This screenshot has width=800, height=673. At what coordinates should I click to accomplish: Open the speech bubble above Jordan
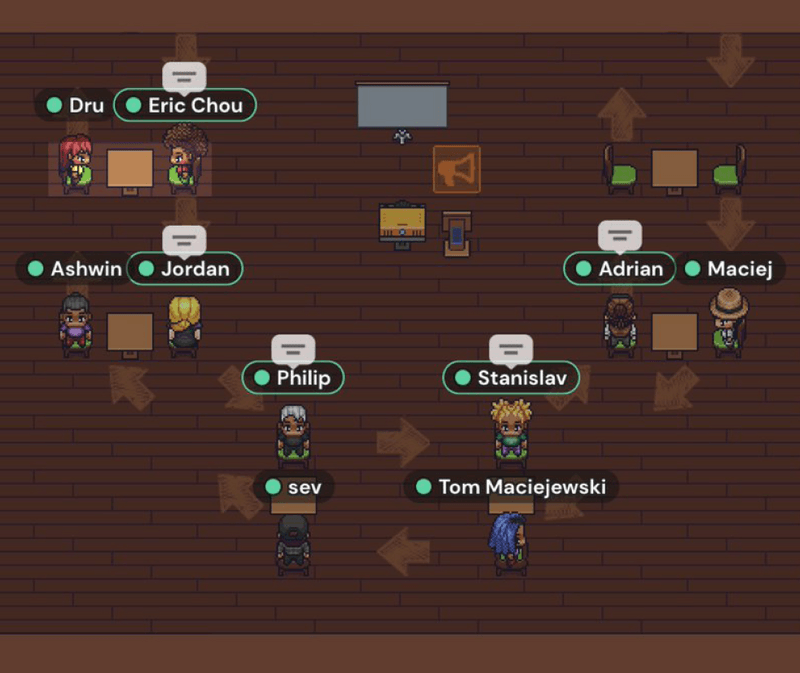pos(184,240)
